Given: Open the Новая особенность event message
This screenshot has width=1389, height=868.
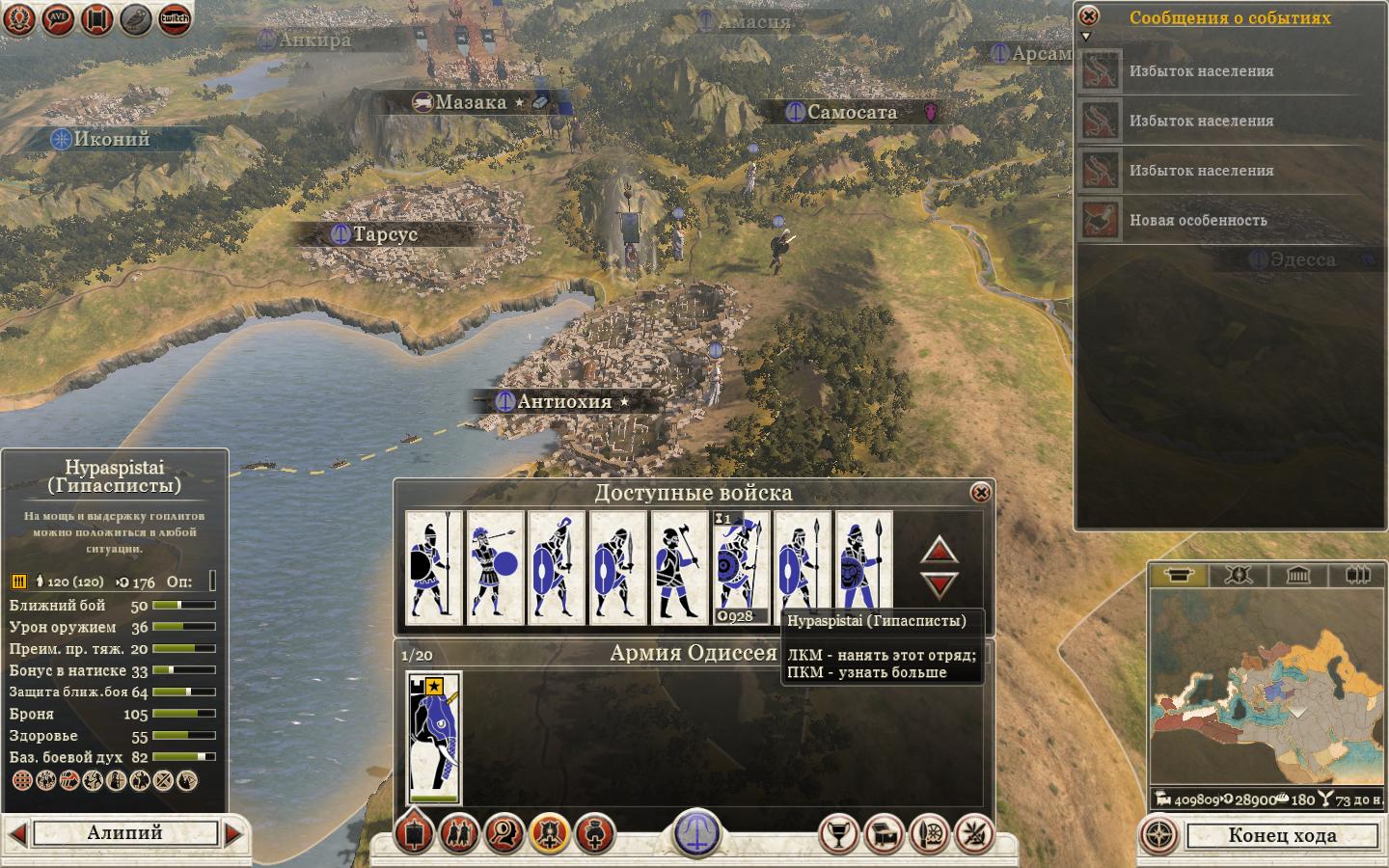Looking at the screenshot, I should tap(1198, 221).
